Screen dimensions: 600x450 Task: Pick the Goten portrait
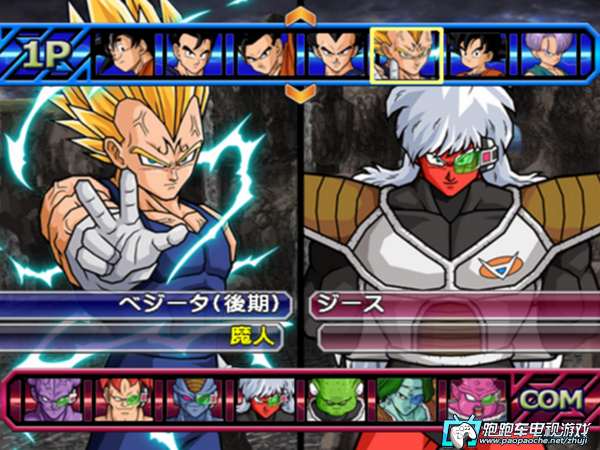pos(474,53)
